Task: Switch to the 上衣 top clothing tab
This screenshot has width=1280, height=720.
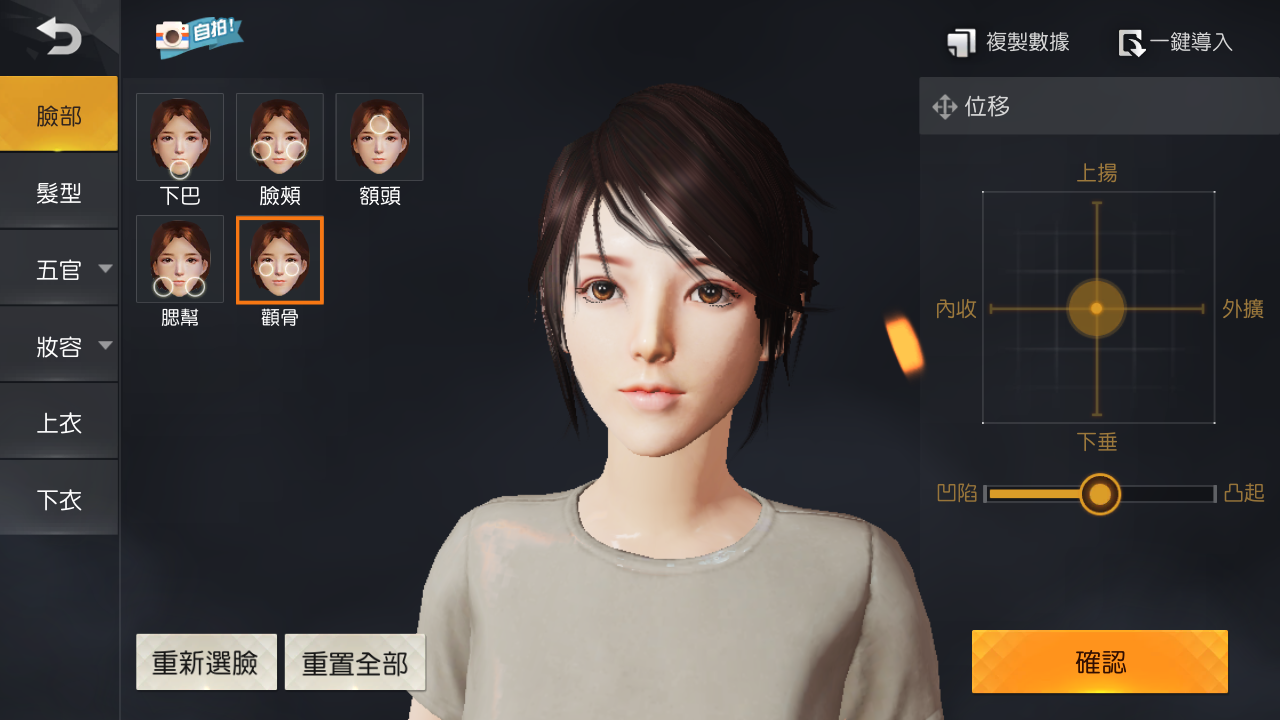Action: [59, 421]
